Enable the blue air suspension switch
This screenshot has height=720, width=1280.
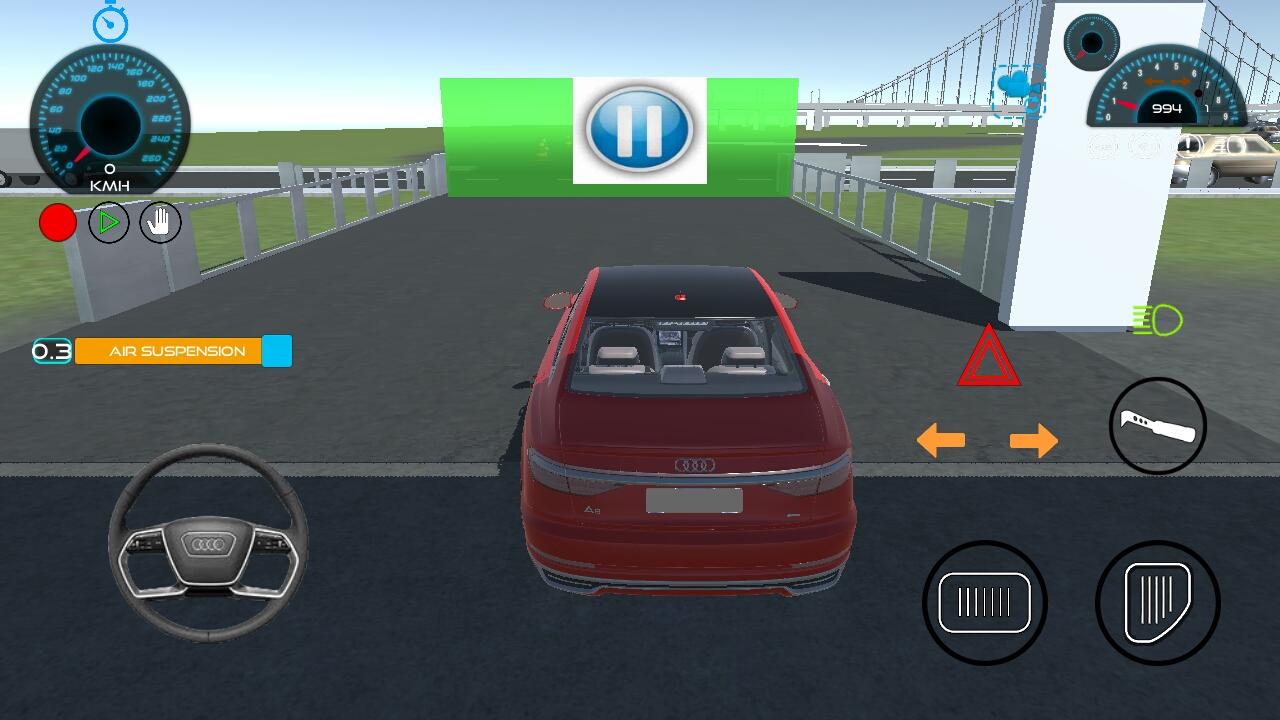point(276,351)
